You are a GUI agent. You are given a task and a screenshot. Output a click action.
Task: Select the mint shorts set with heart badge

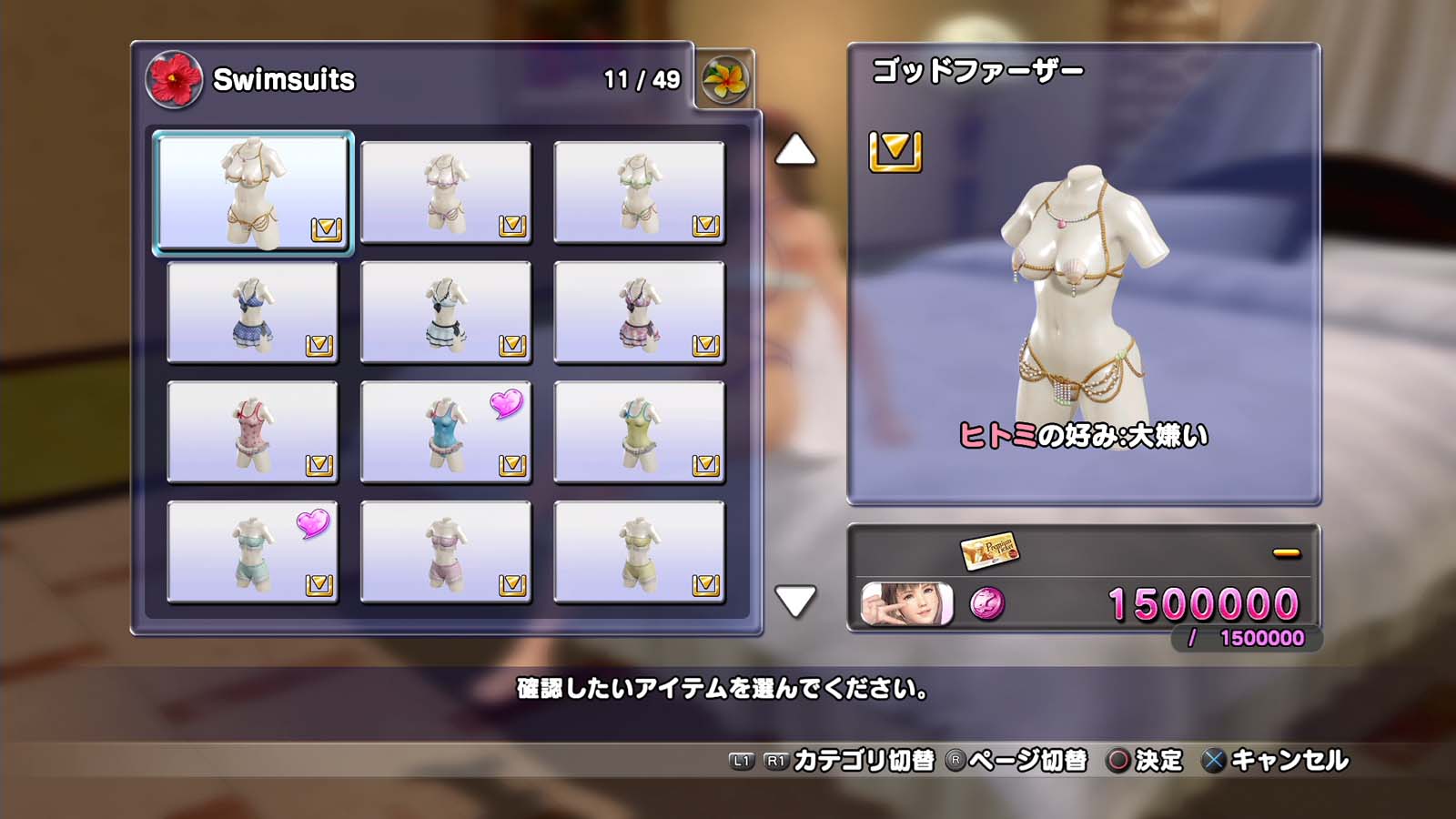[x=253, y=552]
